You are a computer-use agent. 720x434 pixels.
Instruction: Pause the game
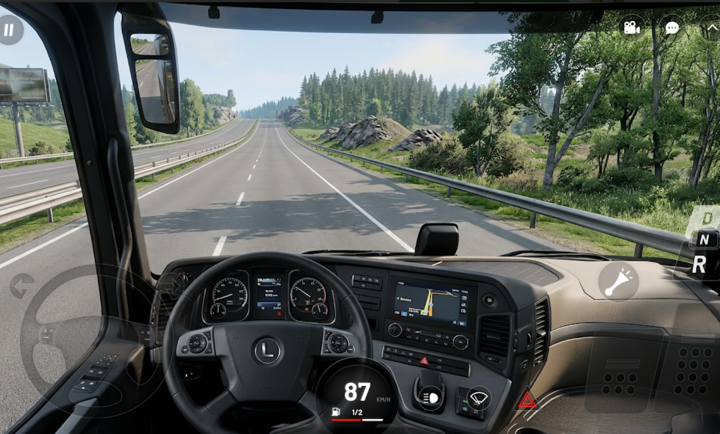(10, 29)
